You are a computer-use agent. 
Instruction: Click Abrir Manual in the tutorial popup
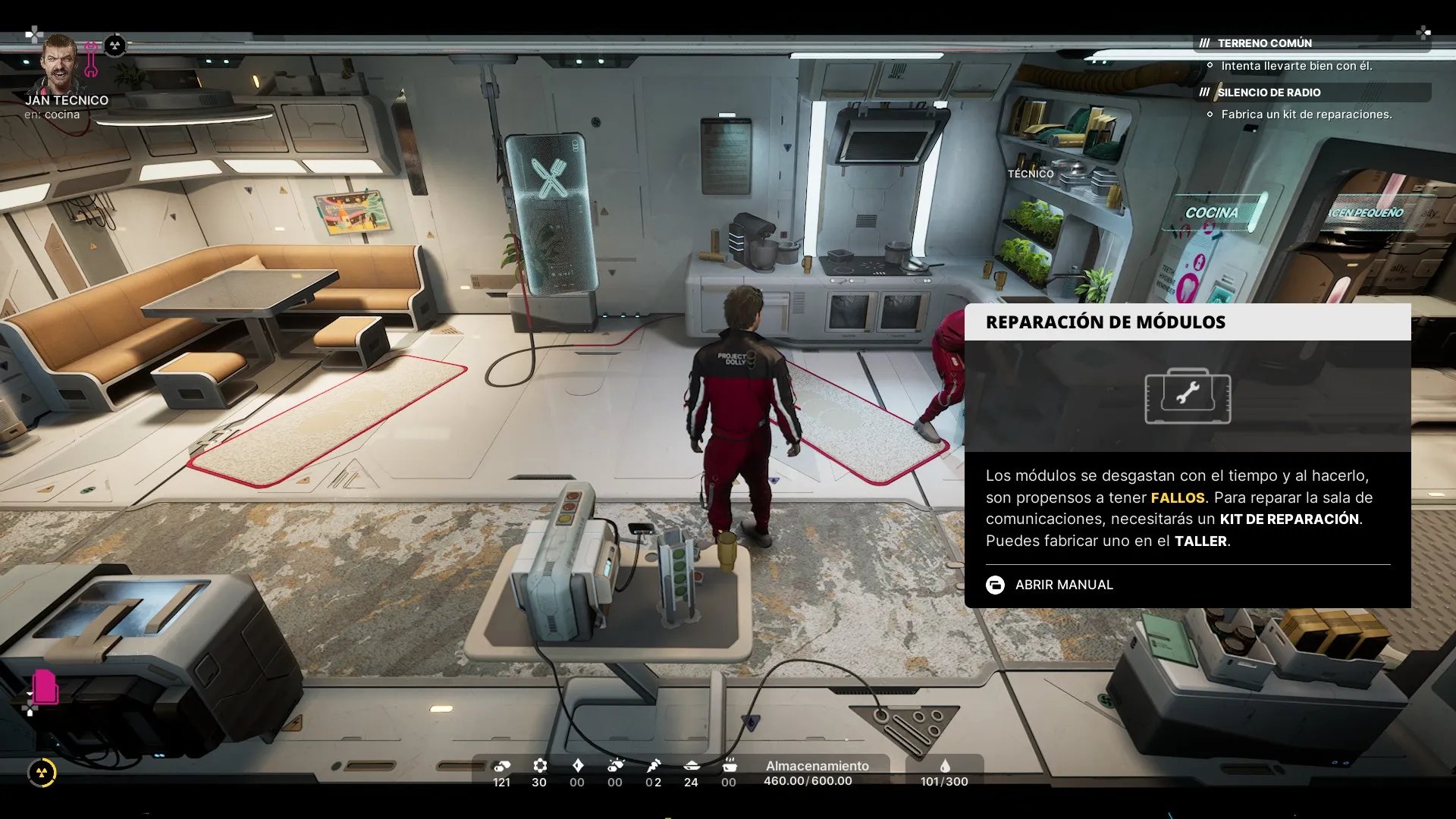coord(1063,585)
